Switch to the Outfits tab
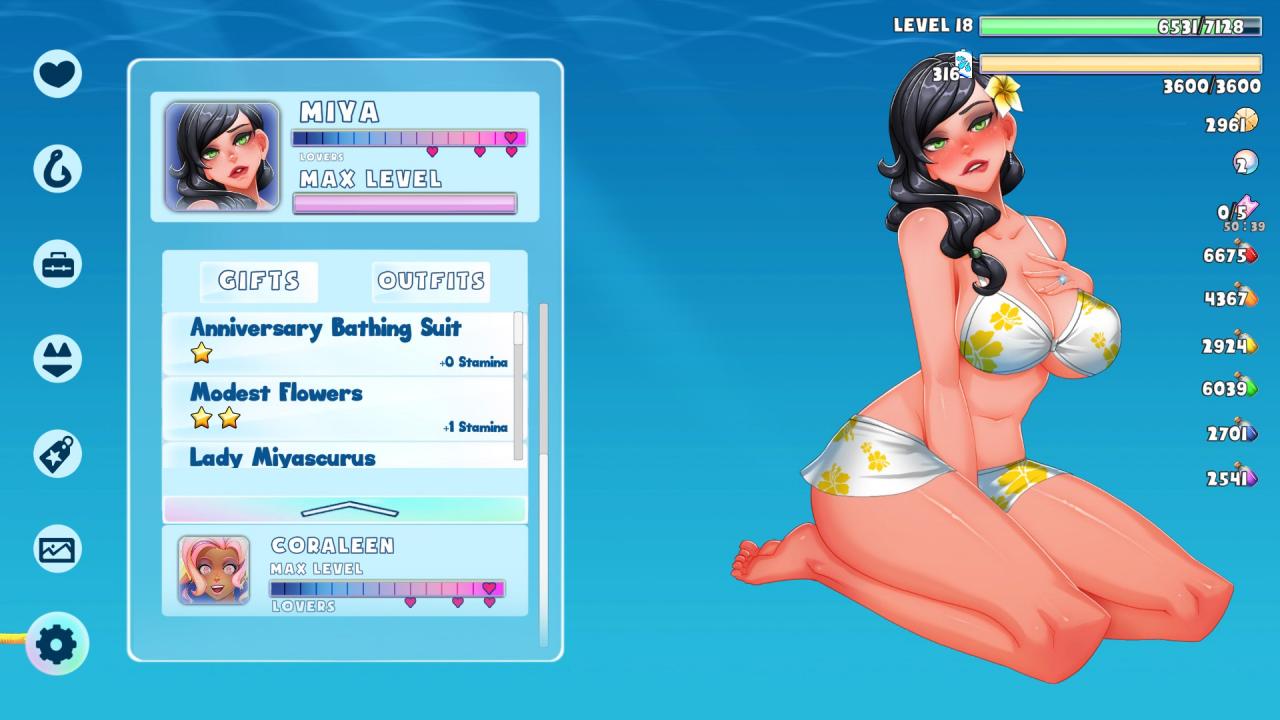The image size is (1280, 720). [431, 282]
